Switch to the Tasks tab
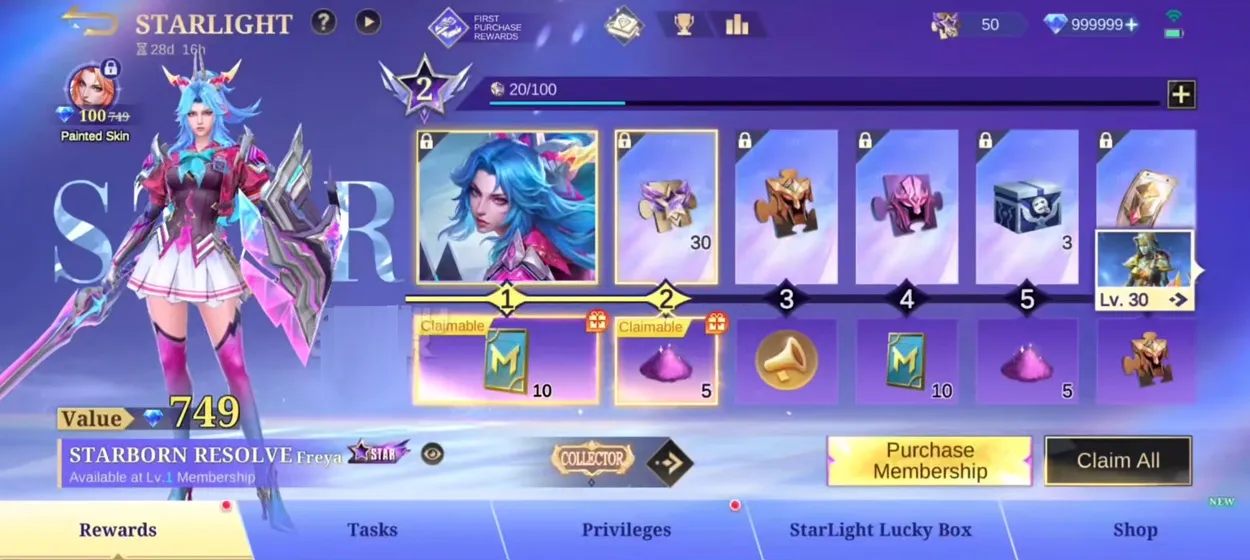This screenshot has height=560, width=1250. coord(372,530)
